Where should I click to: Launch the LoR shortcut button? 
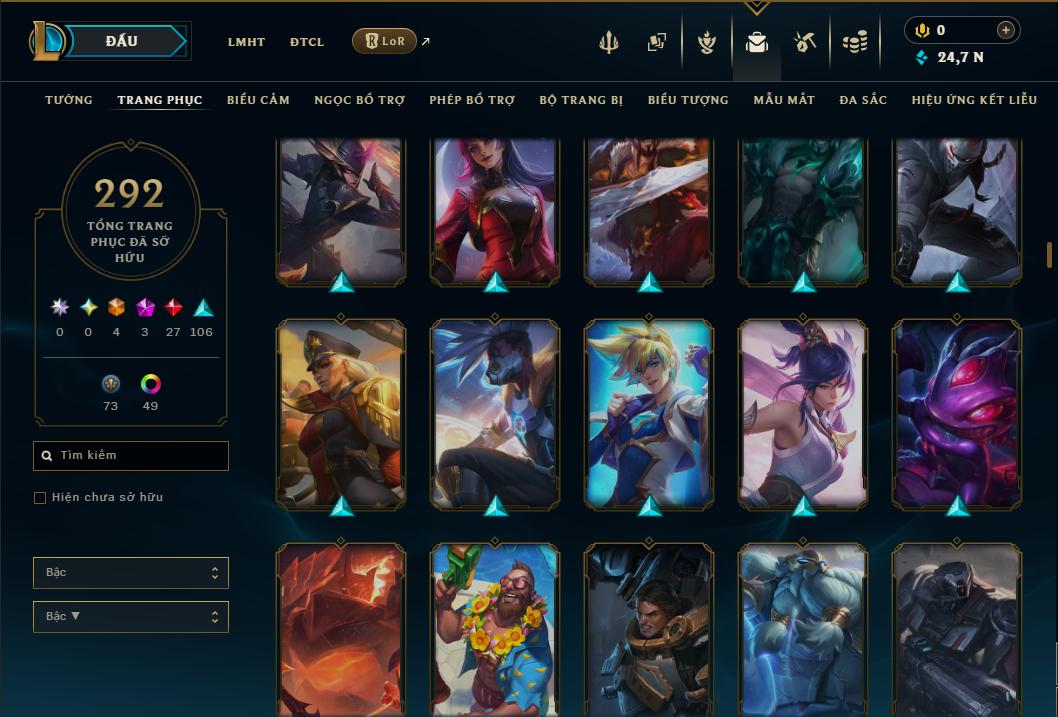pyautogui.click(x=384, y=41)
